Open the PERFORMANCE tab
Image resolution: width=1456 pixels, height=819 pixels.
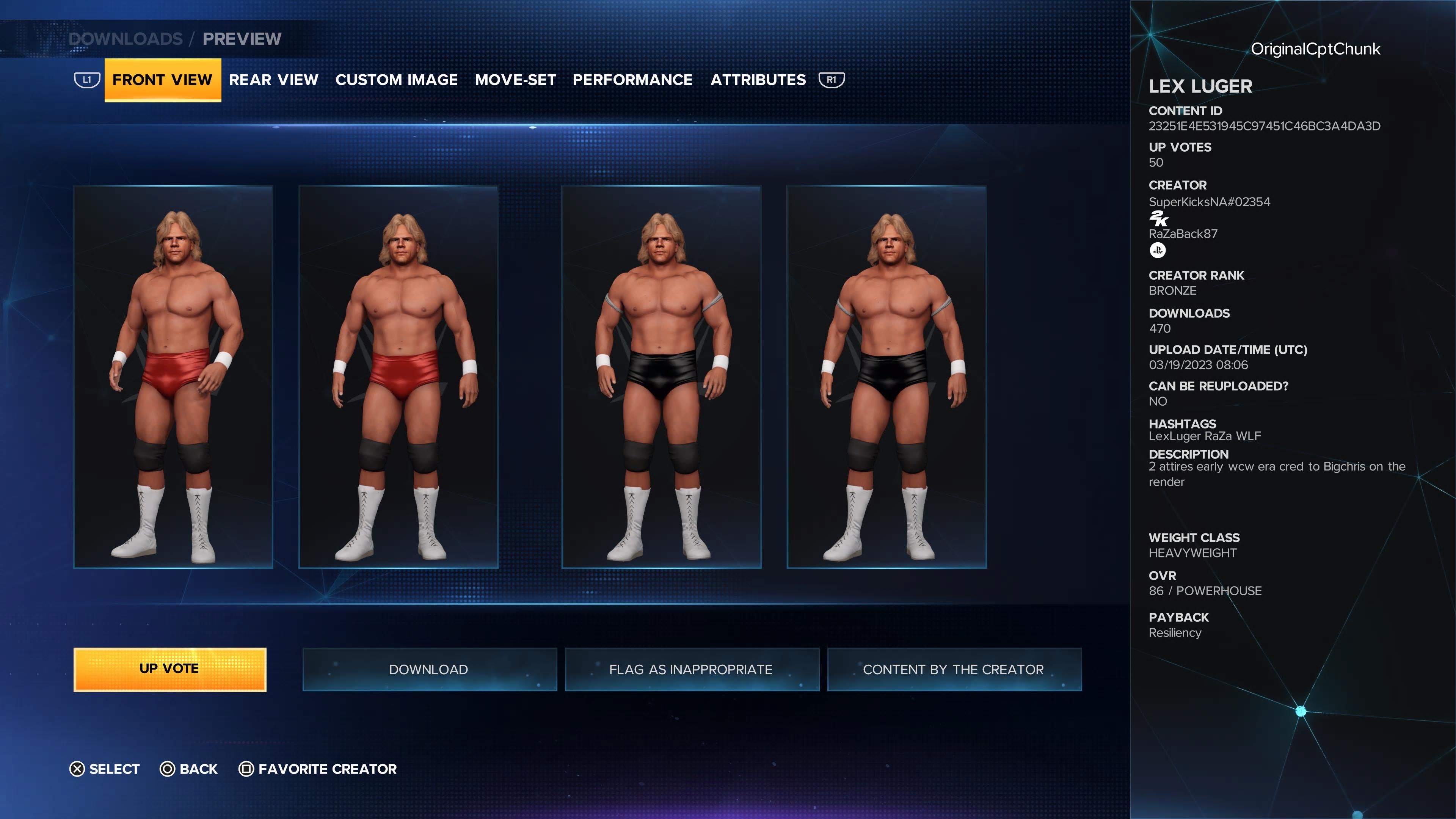(x=632, y=80)
